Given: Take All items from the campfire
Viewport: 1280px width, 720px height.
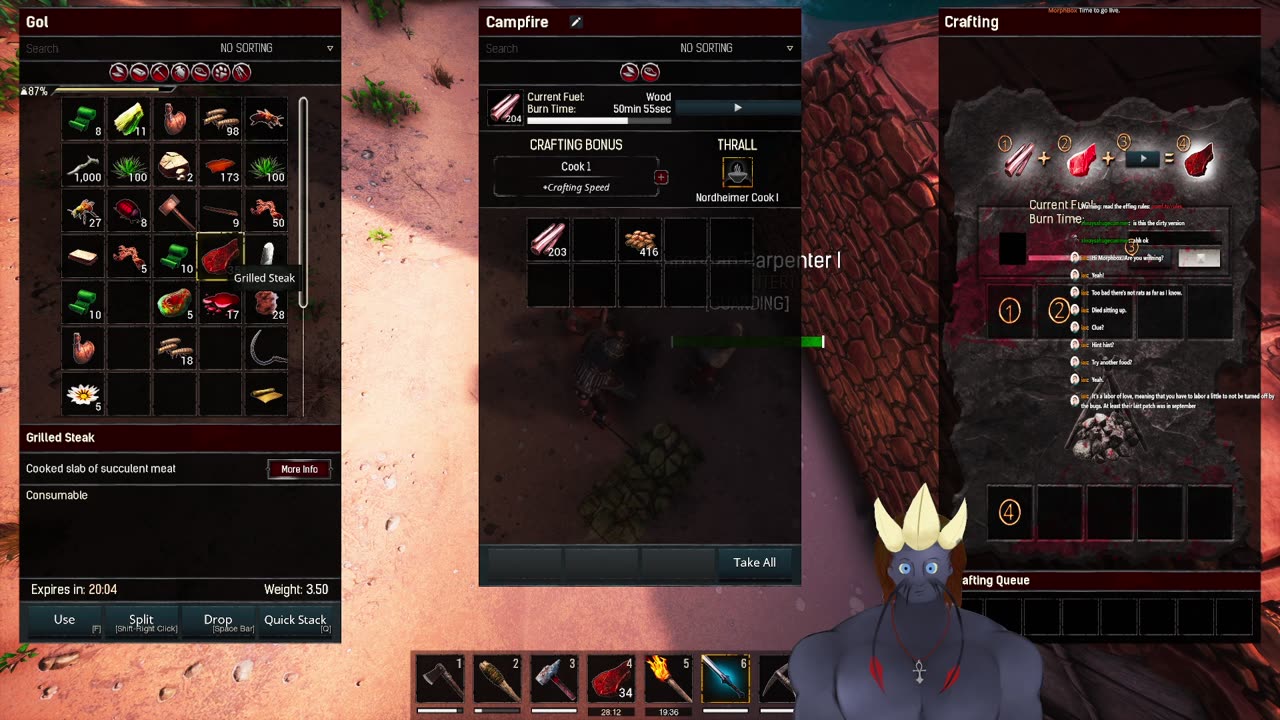Looking at the screenshot, I should (754, 562).
